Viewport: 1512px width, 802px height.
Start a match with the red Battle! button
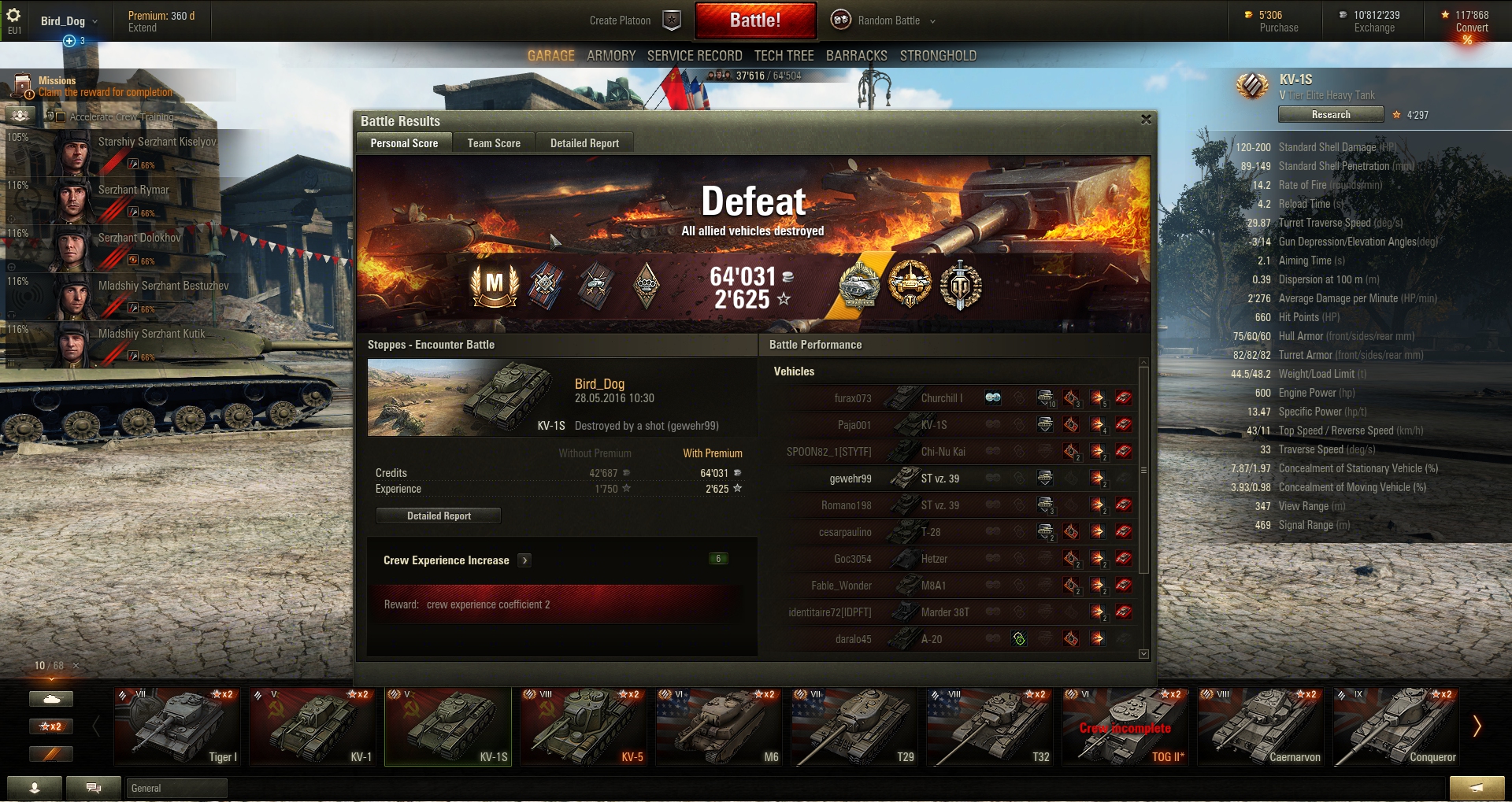point(754,20)
